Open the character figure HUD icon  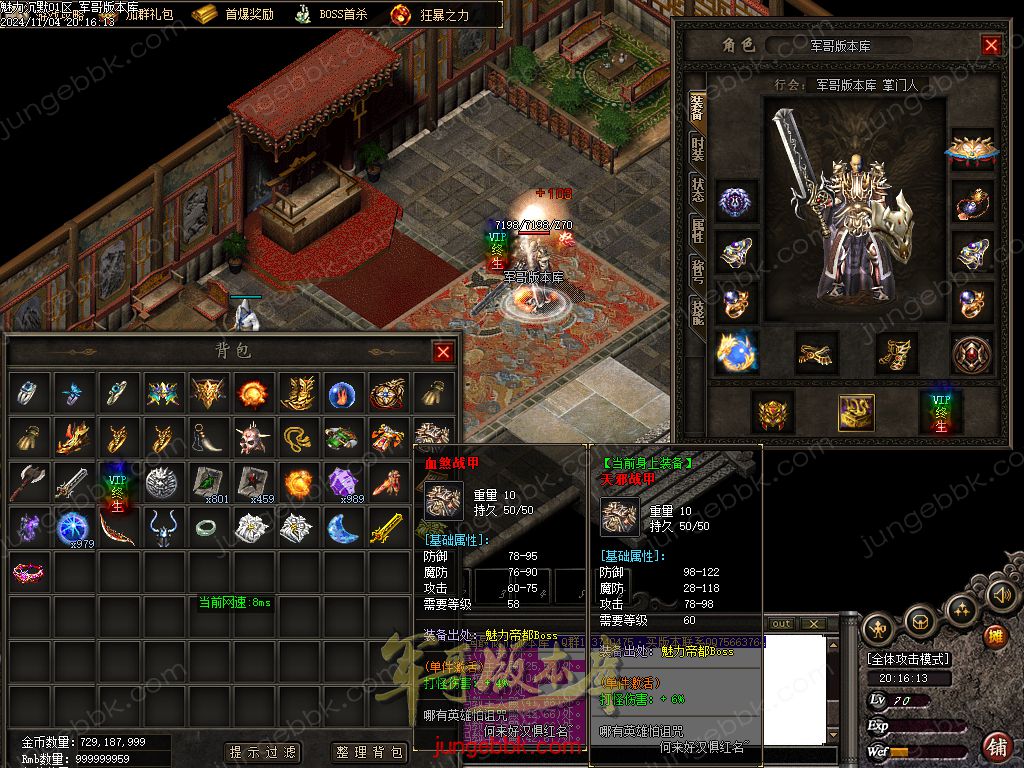coord(879,628)
